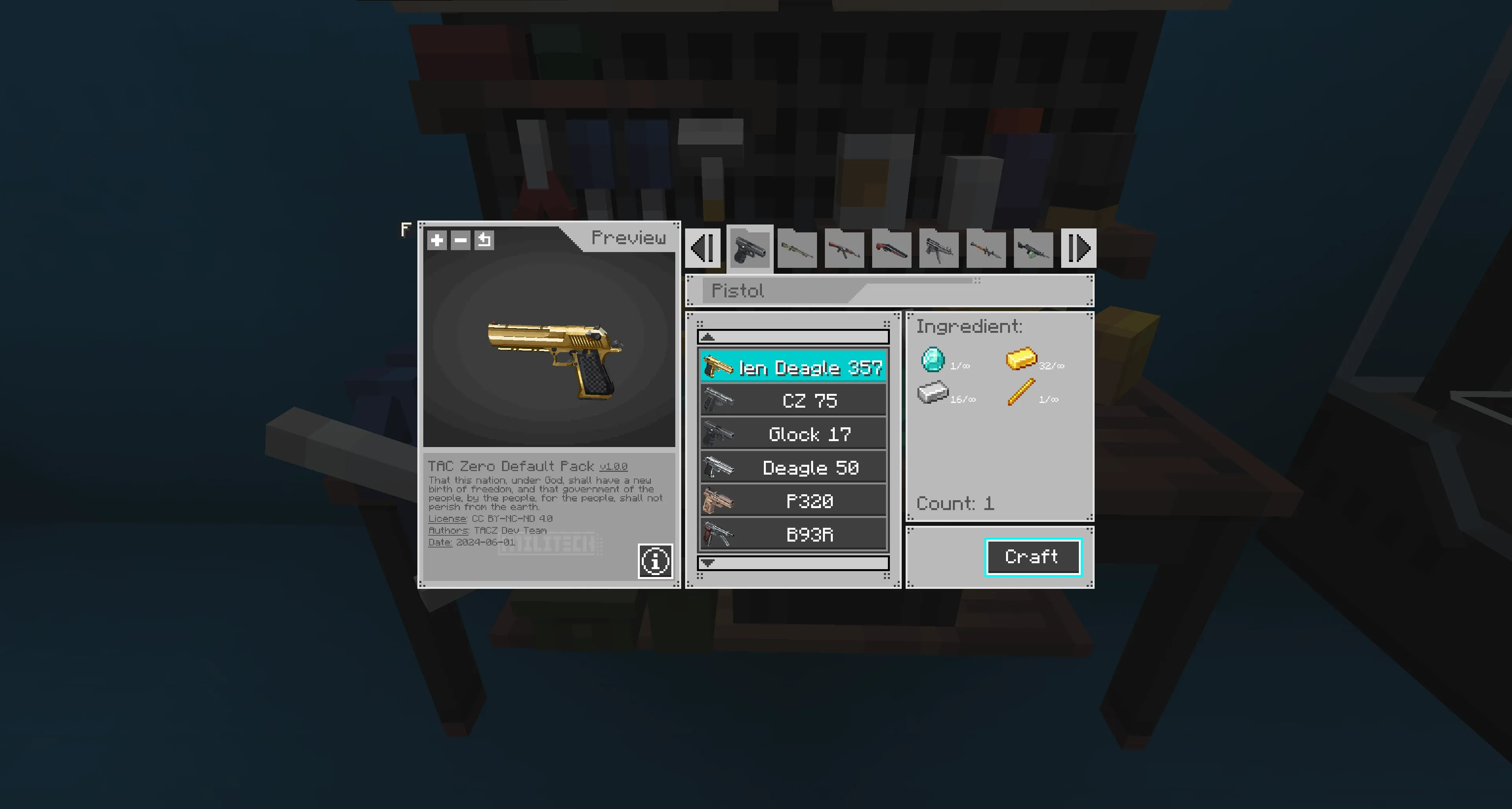
Task: Go to the next category page
Action: tap(1078, 249)
